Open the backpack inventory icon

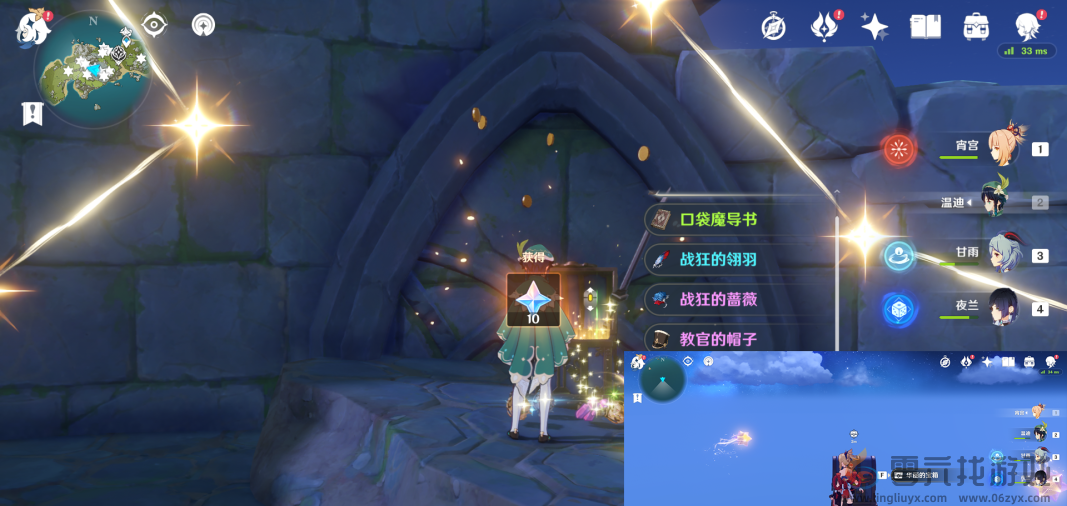point(976,27)
